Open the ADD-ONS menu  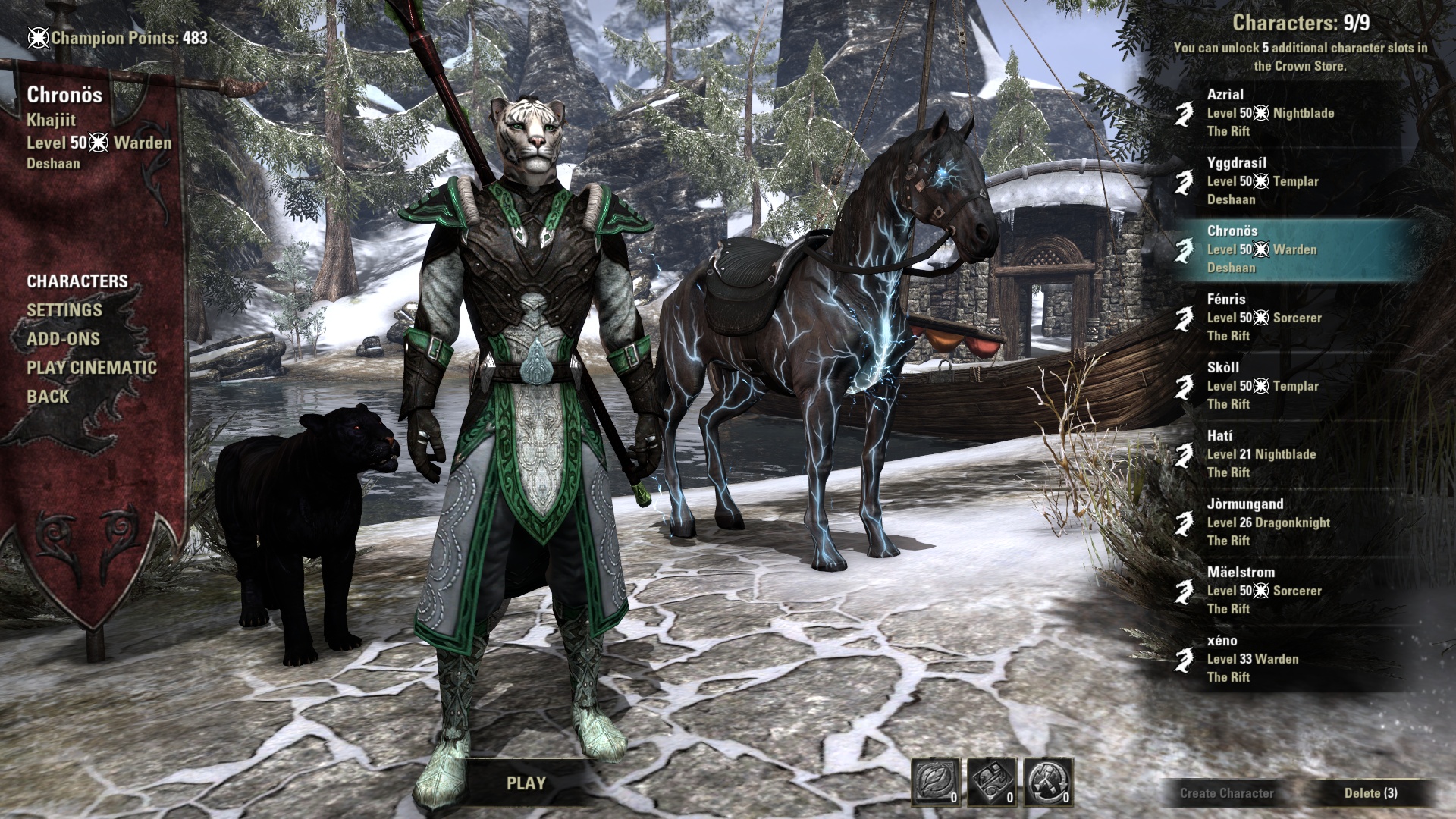(x=63, y=339)
